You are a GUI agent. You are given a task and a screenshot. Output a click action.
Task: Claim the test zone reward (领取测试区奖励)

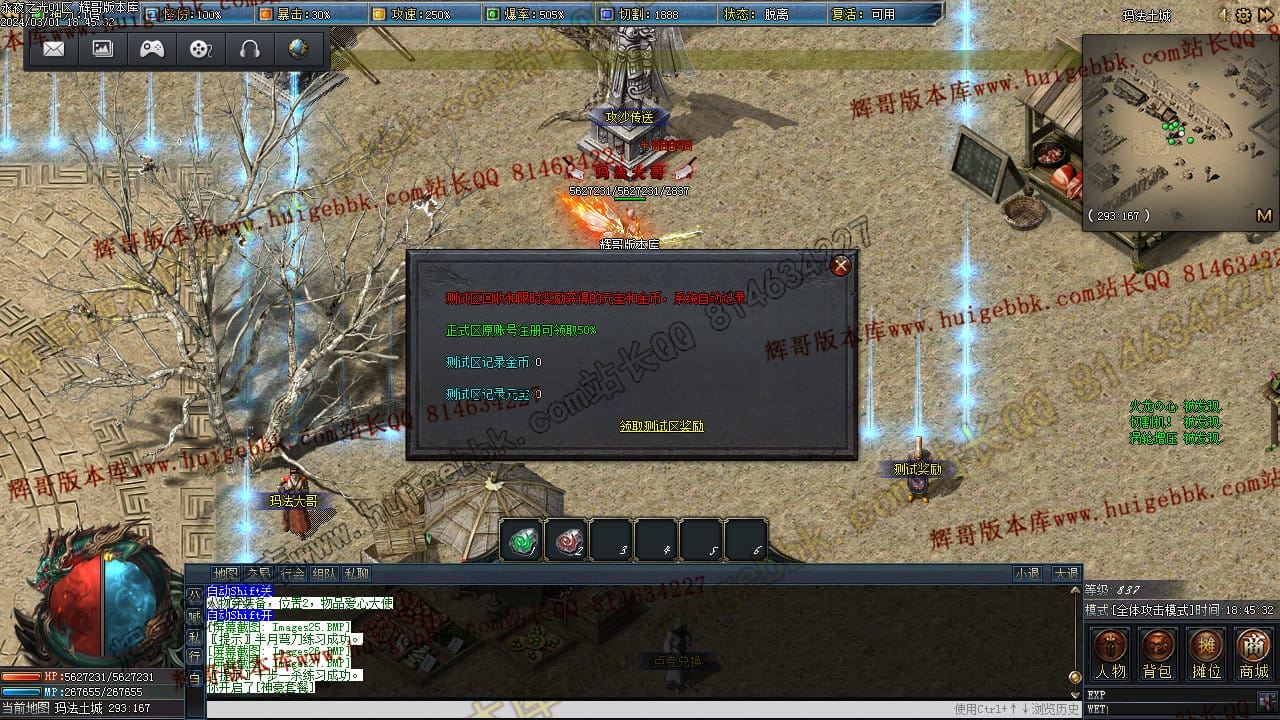661,426
